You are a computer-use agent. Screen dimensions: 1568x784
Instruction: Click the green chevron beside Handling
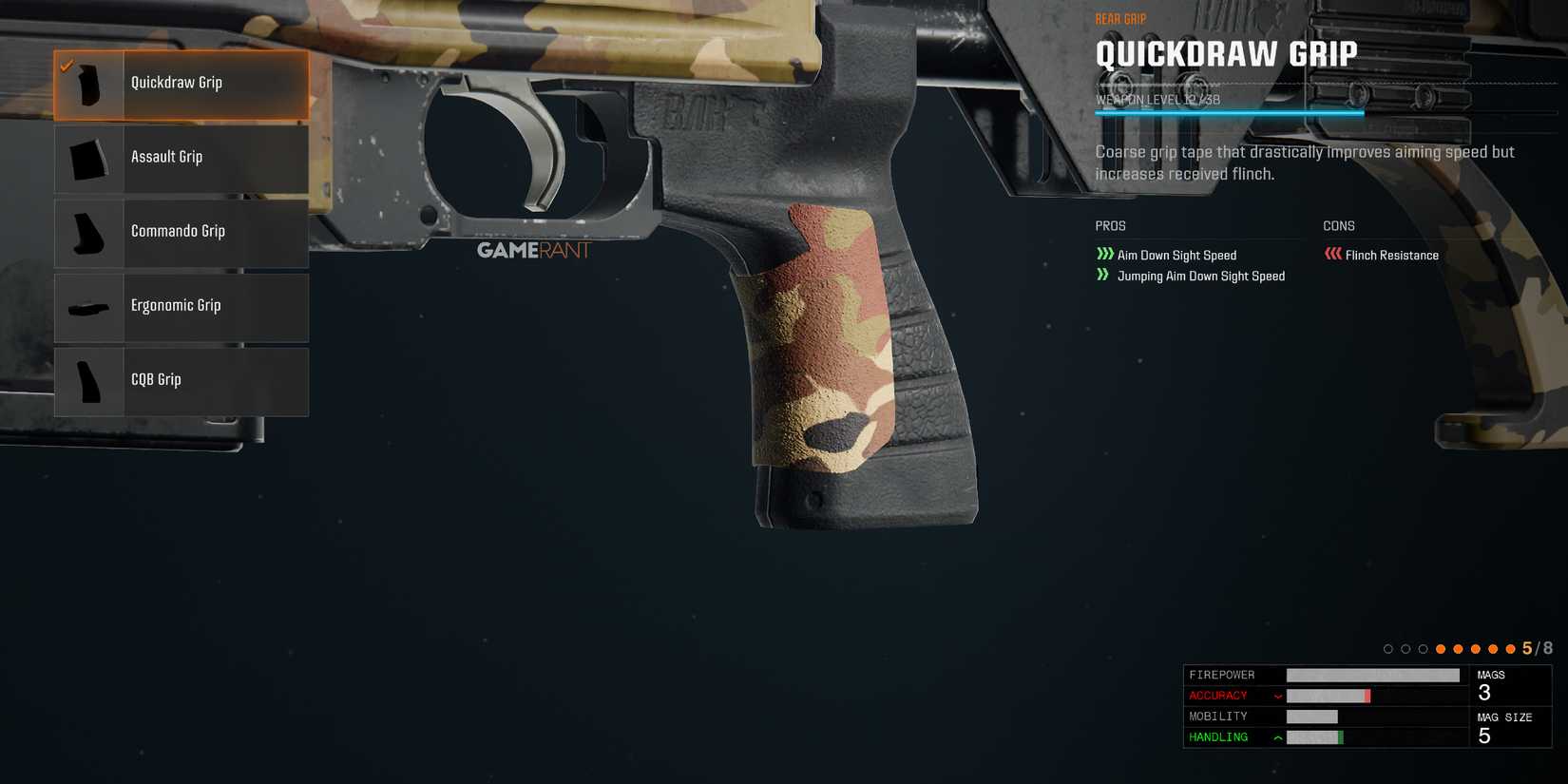point(1277,736)
